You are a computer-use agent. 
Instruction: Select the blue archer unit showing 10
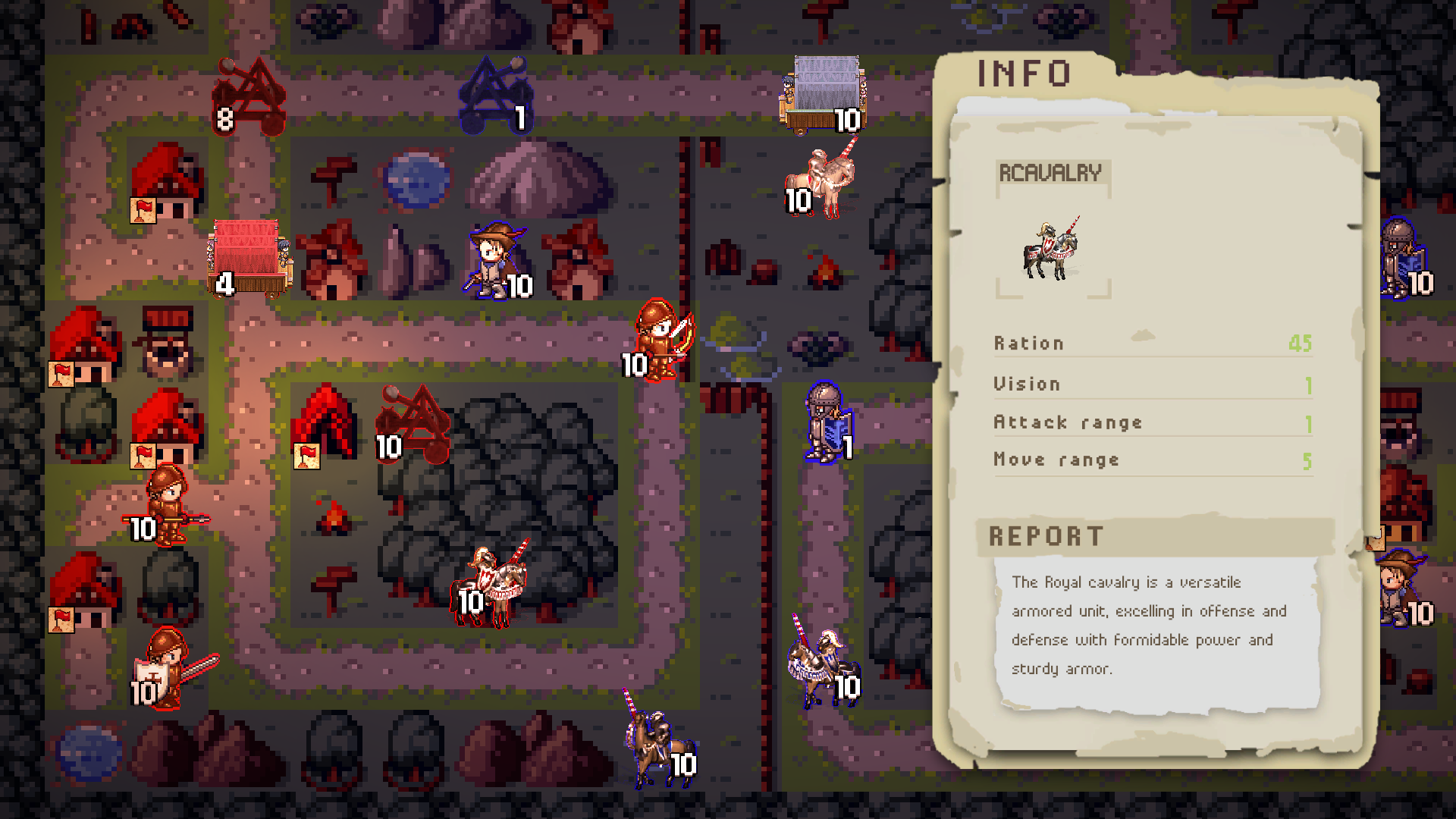point(493,258)
